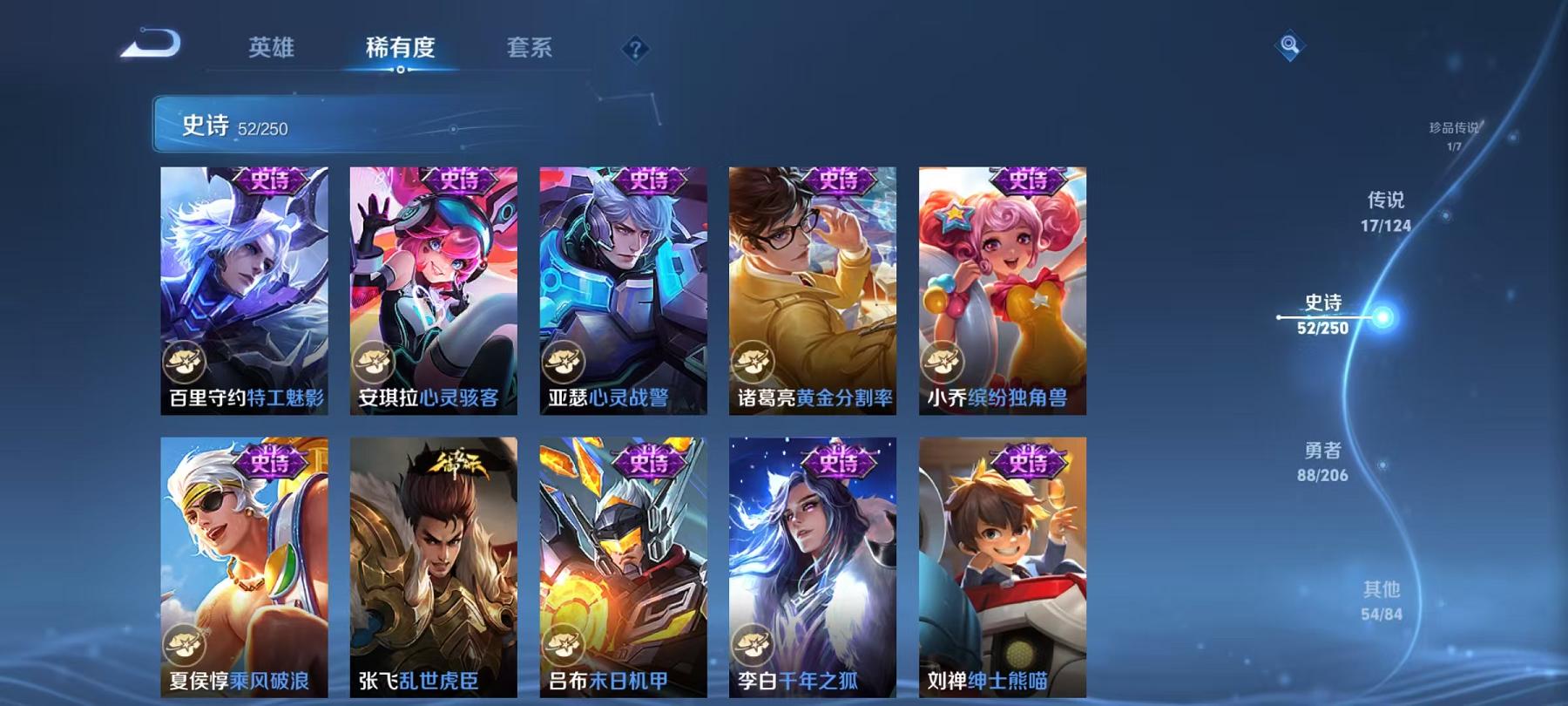The height and width of the screenshot is (706, 1568).
Task: Click the 史诗 badge on 小乔's card
Action: [x=1028, y=182]
